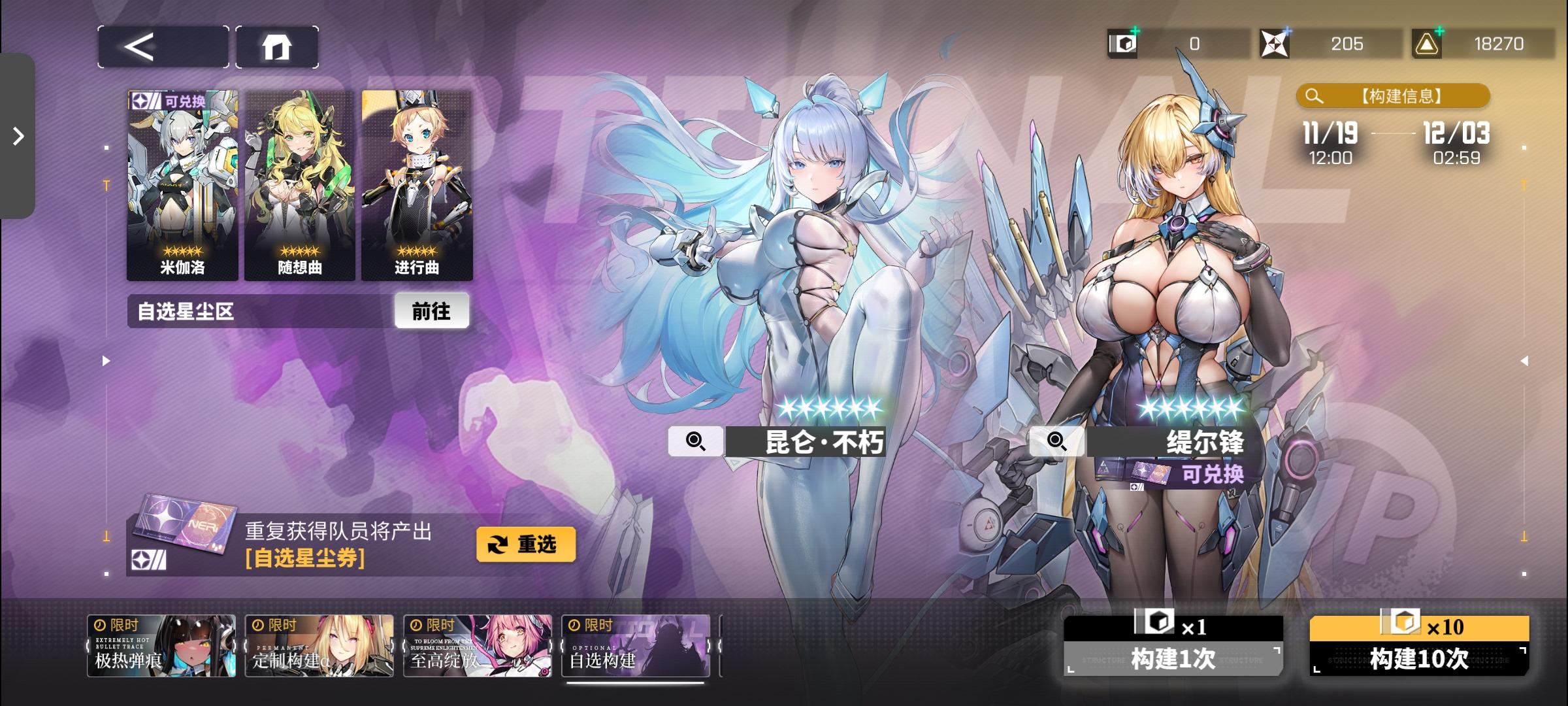Open the 定制构建α banner

point(319,645)
